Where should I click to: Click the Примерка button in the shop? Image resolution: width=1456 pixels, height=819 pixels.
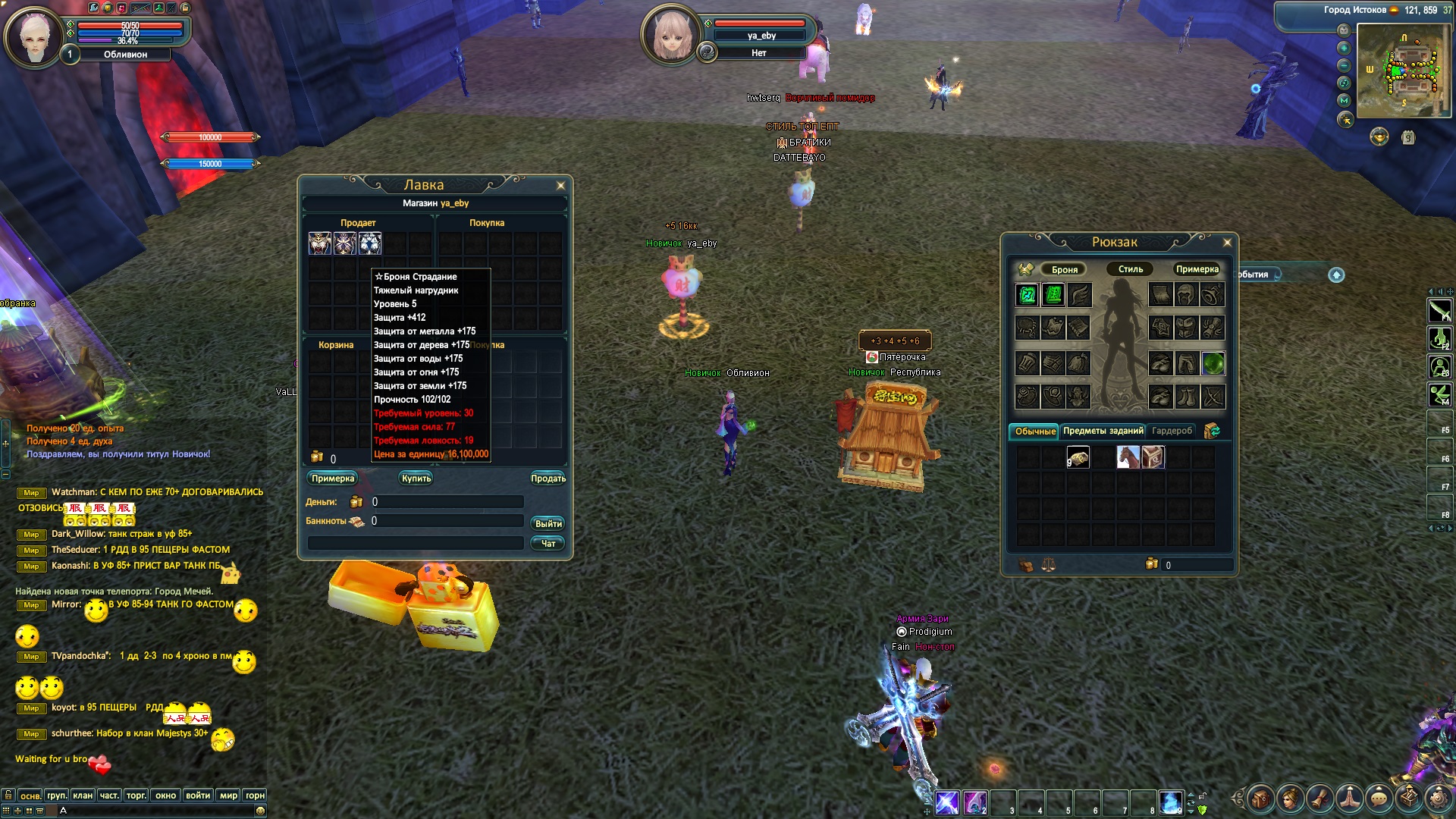point(333,479)
